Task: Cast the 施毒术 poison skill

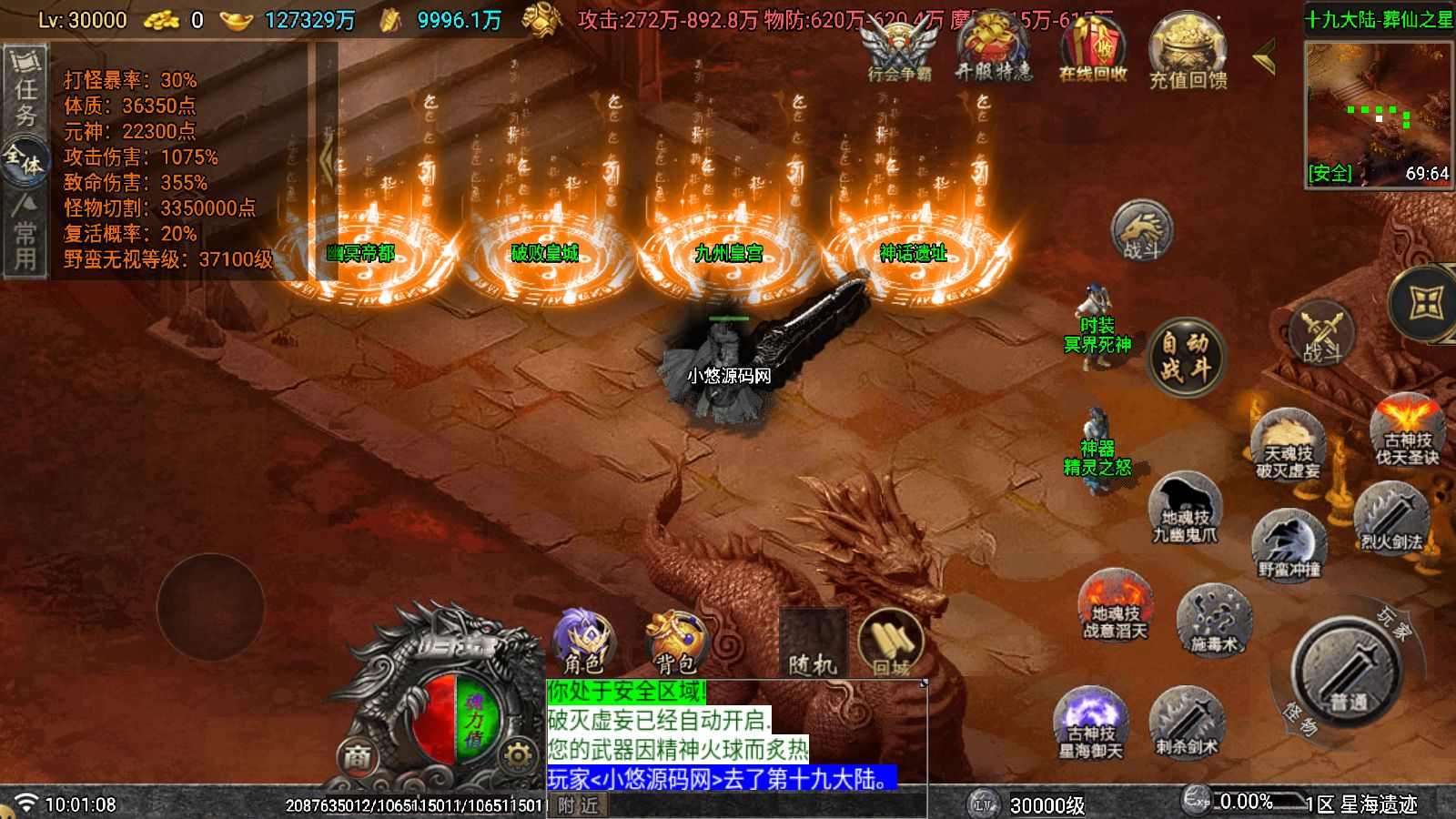Action: click(1214, 621)
